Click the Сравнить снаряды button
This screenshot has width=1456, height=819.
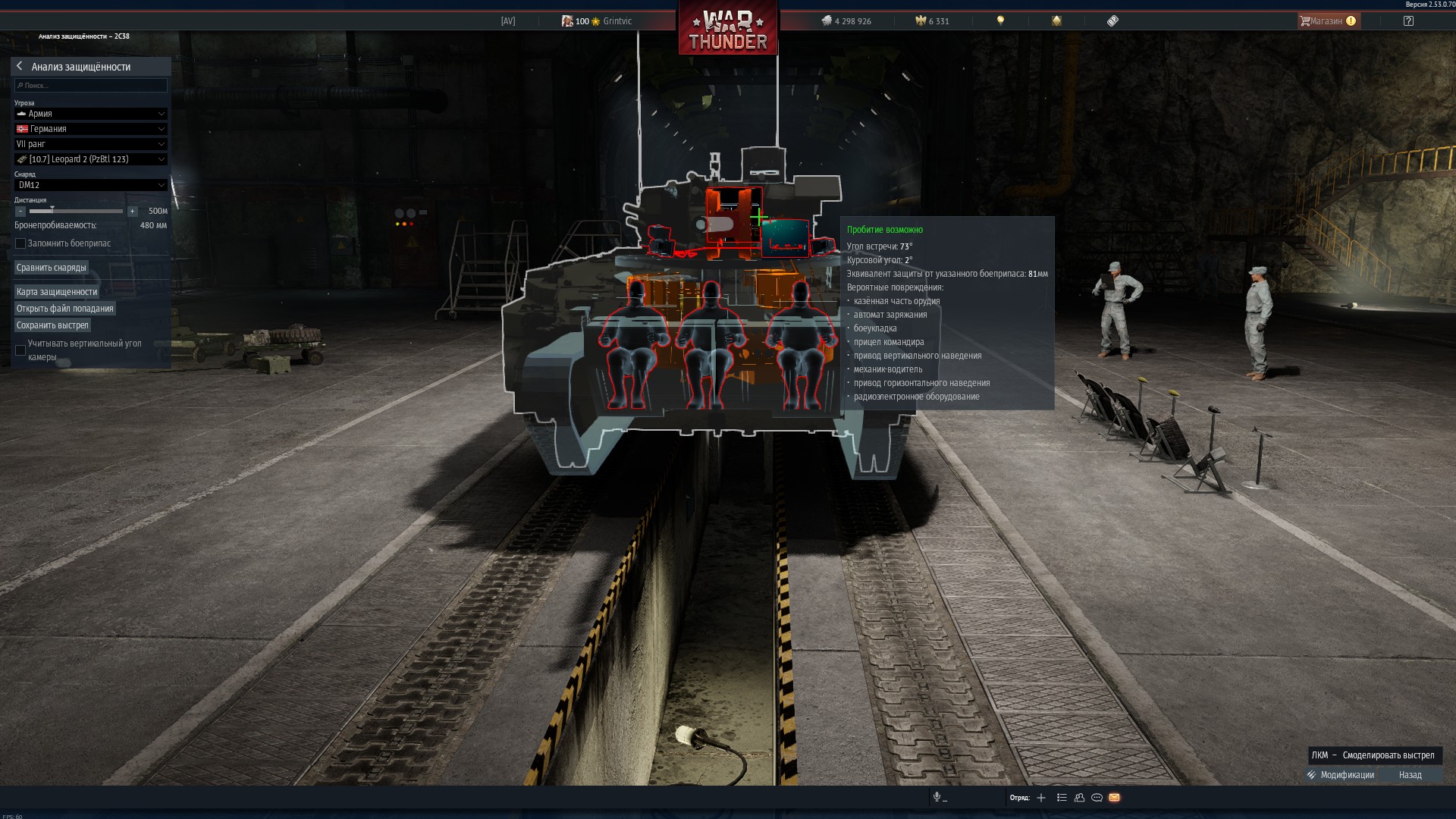click(52, 268)
